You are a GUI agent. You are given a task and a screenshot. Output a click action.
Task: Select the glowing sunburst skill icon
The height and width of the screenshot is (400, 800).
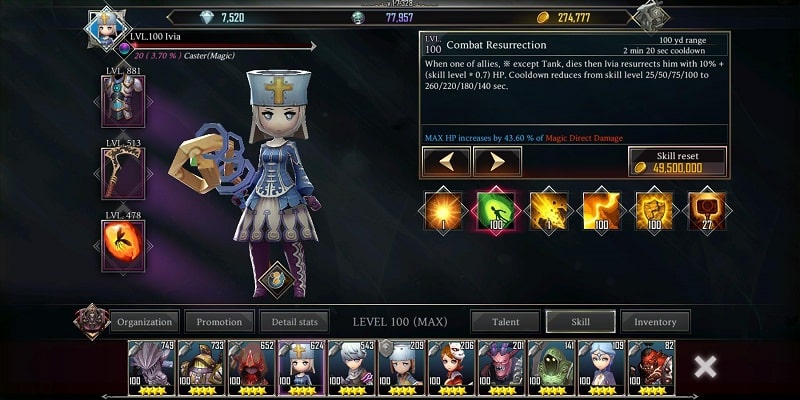click(x=444, y=209)
